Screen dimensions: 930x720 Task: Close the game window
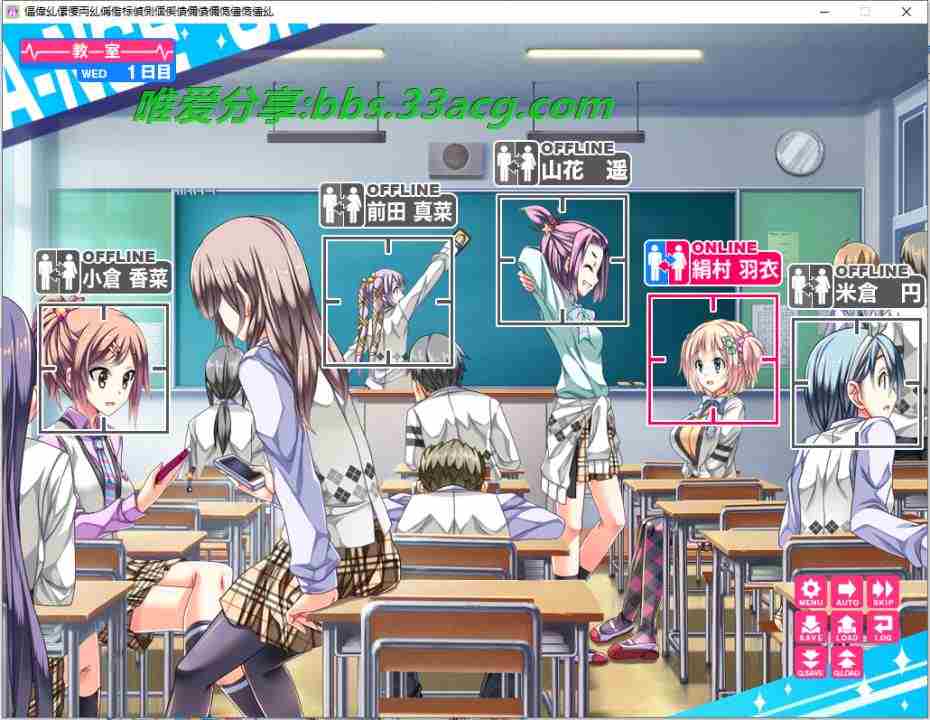(906, 11)
